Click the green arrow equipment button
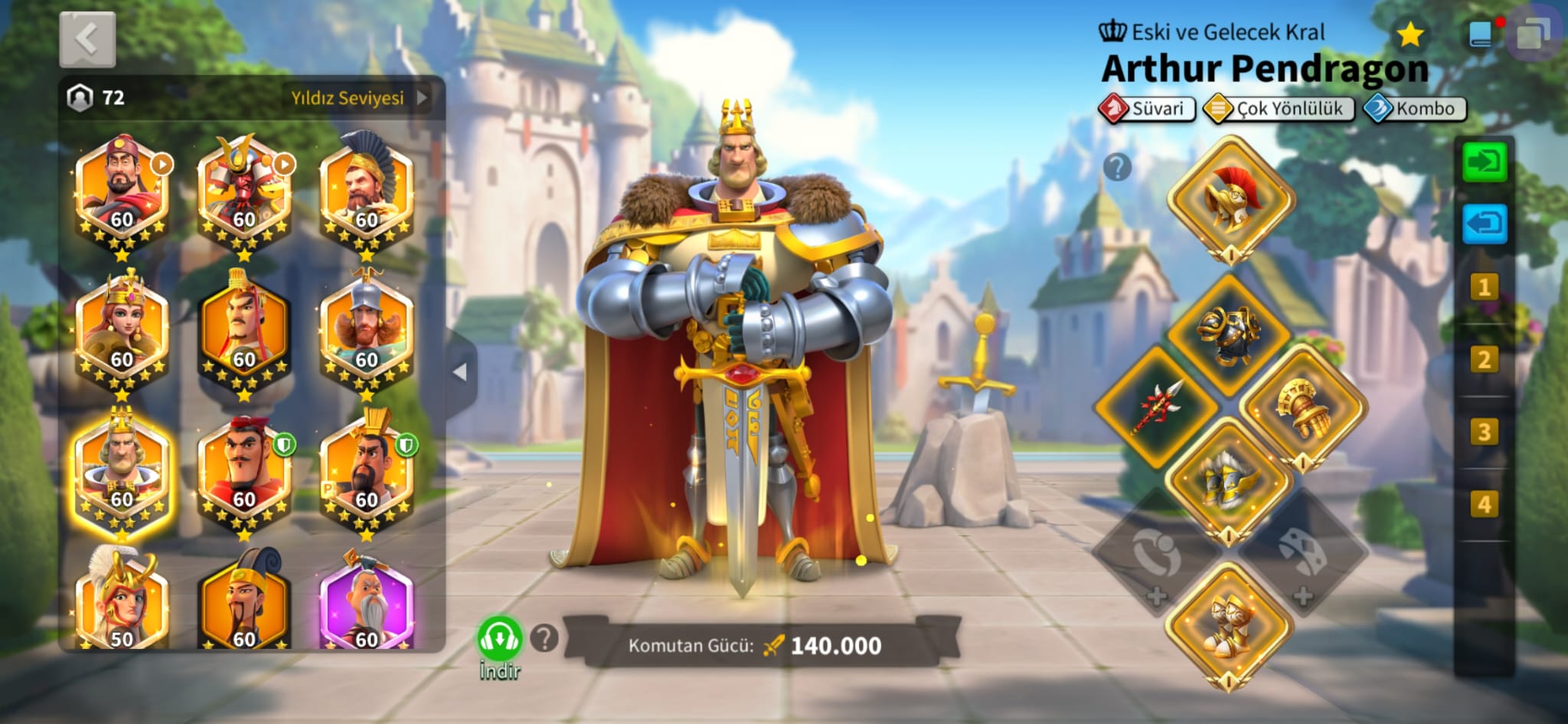Screen dimensions: 1568x724 click(1484, 162)
